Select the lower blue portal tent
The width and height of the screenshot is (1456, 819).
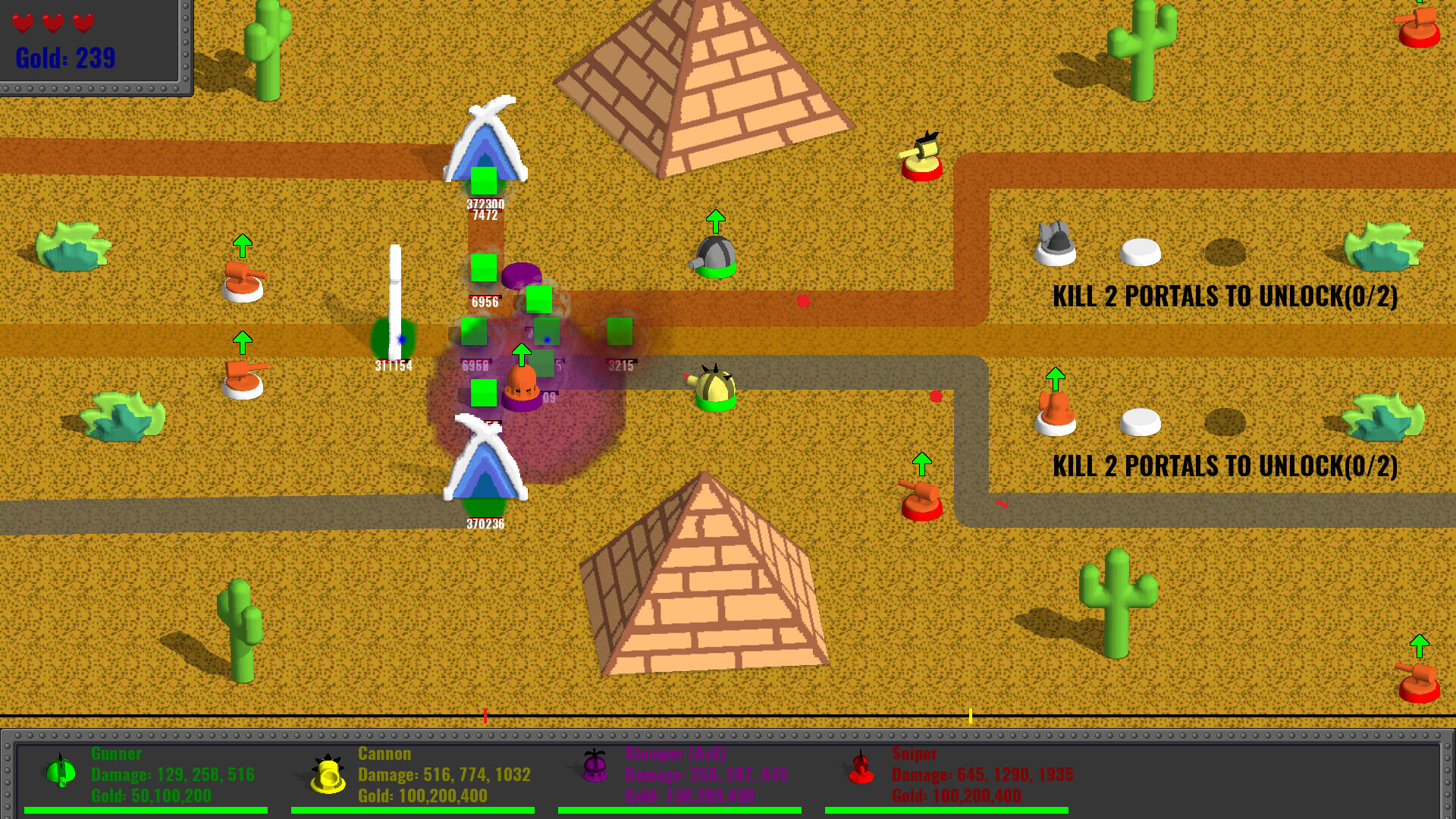(485, 474)
